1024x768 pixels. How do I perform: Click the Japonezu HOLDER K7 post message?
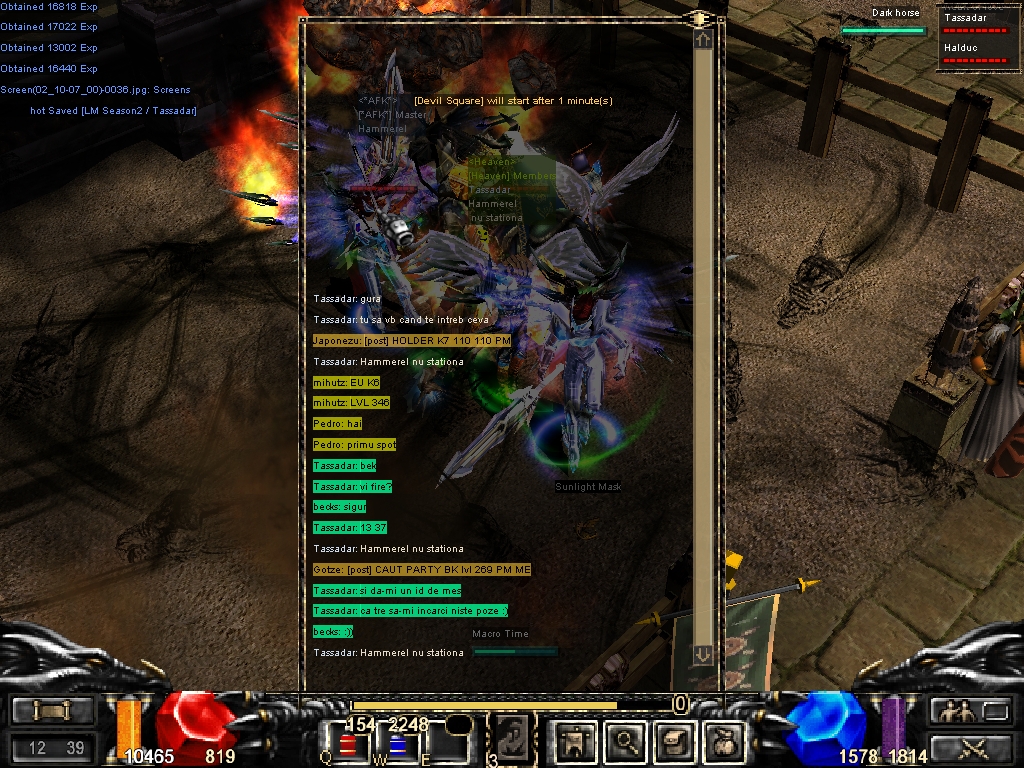(412, 341)
